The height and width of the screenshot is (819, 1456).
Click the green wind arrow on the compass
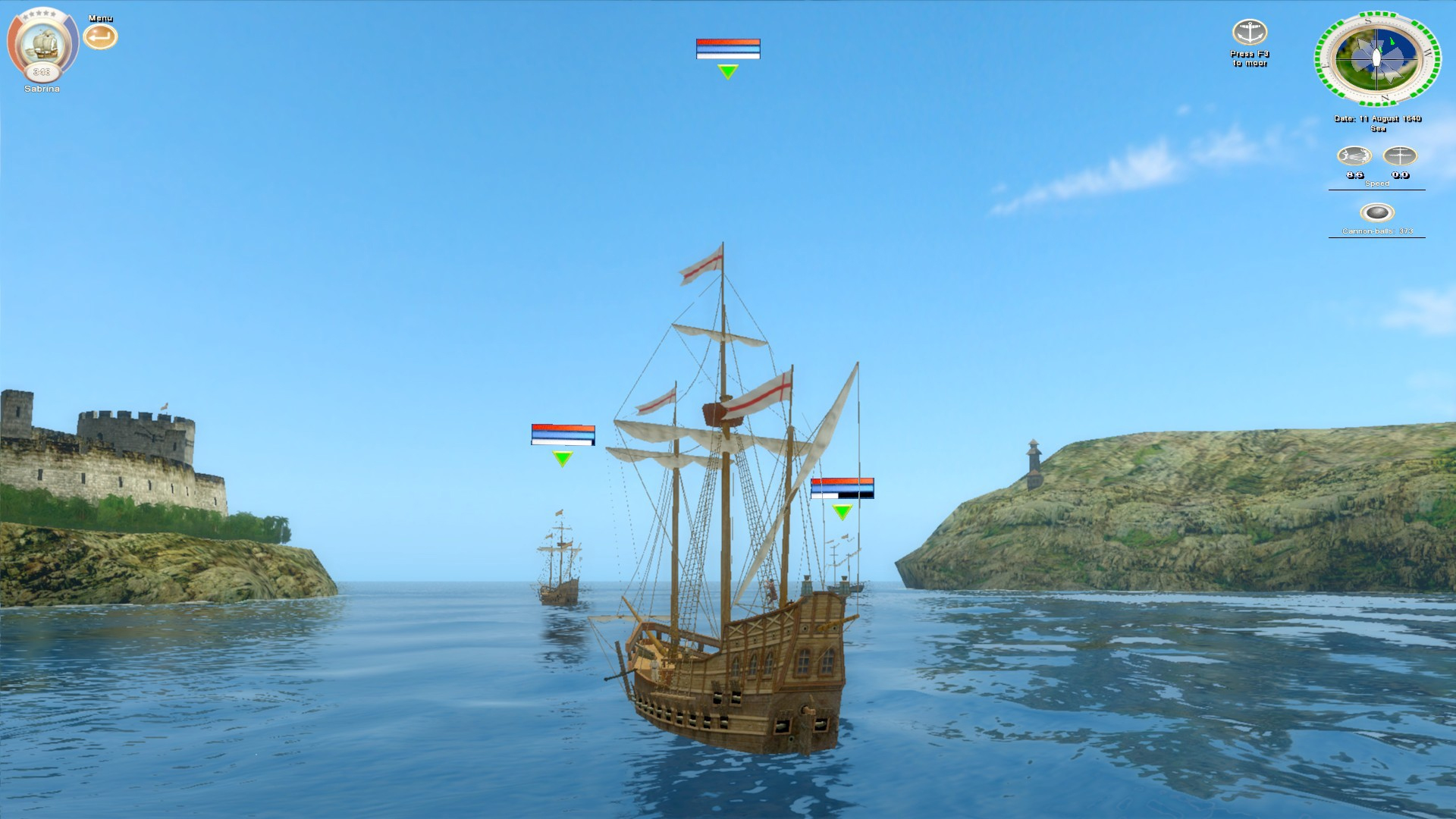pos(1394,39)
